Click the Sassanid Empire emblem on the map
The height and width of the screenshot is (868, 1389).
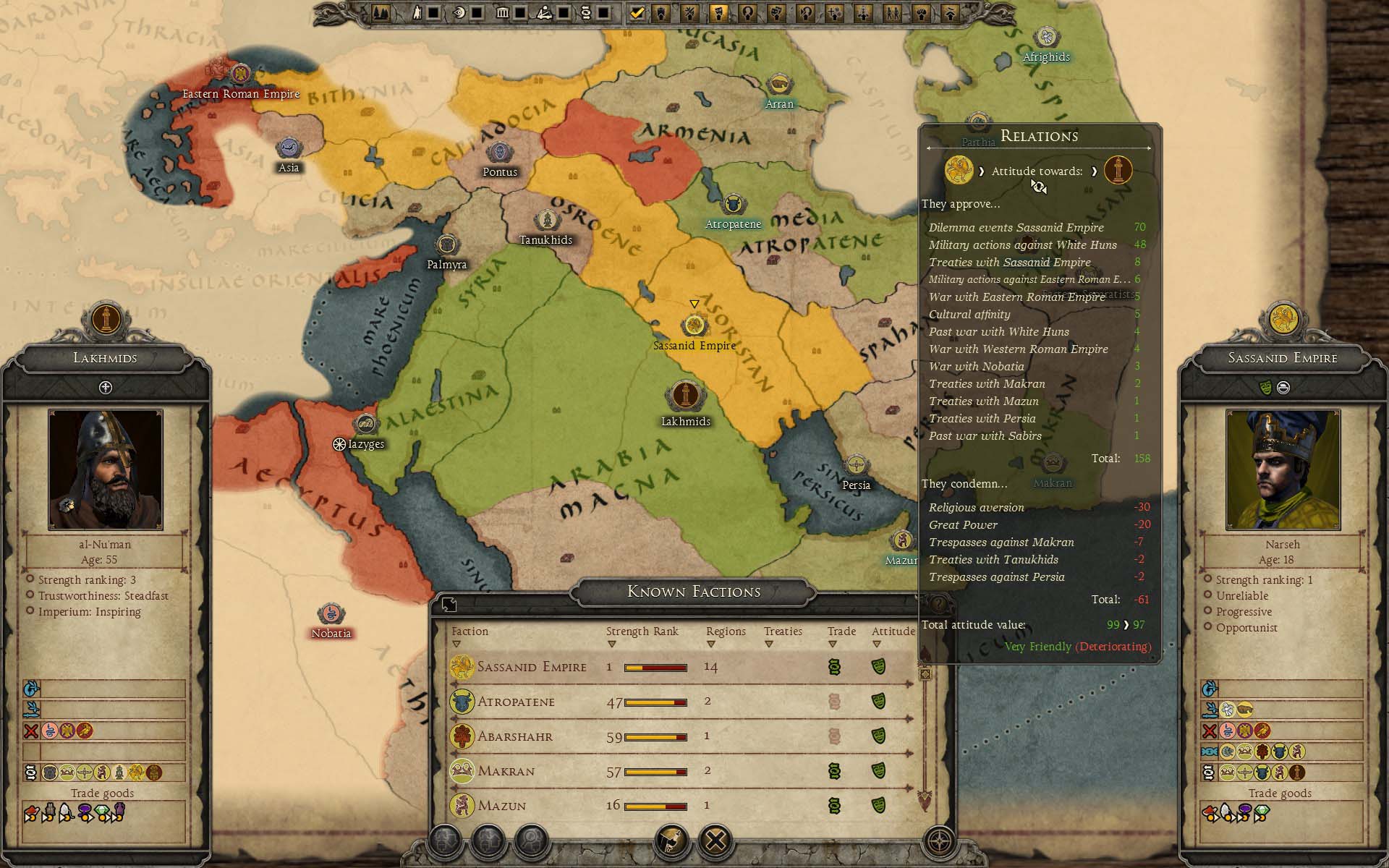point(694,325)
